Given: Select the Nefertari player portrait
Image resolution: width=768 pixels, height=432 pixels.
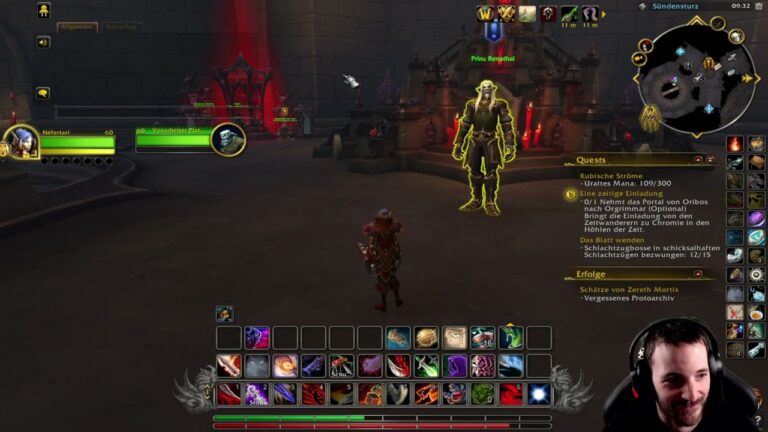Looking at the screenshot, I should click(20, 142).
